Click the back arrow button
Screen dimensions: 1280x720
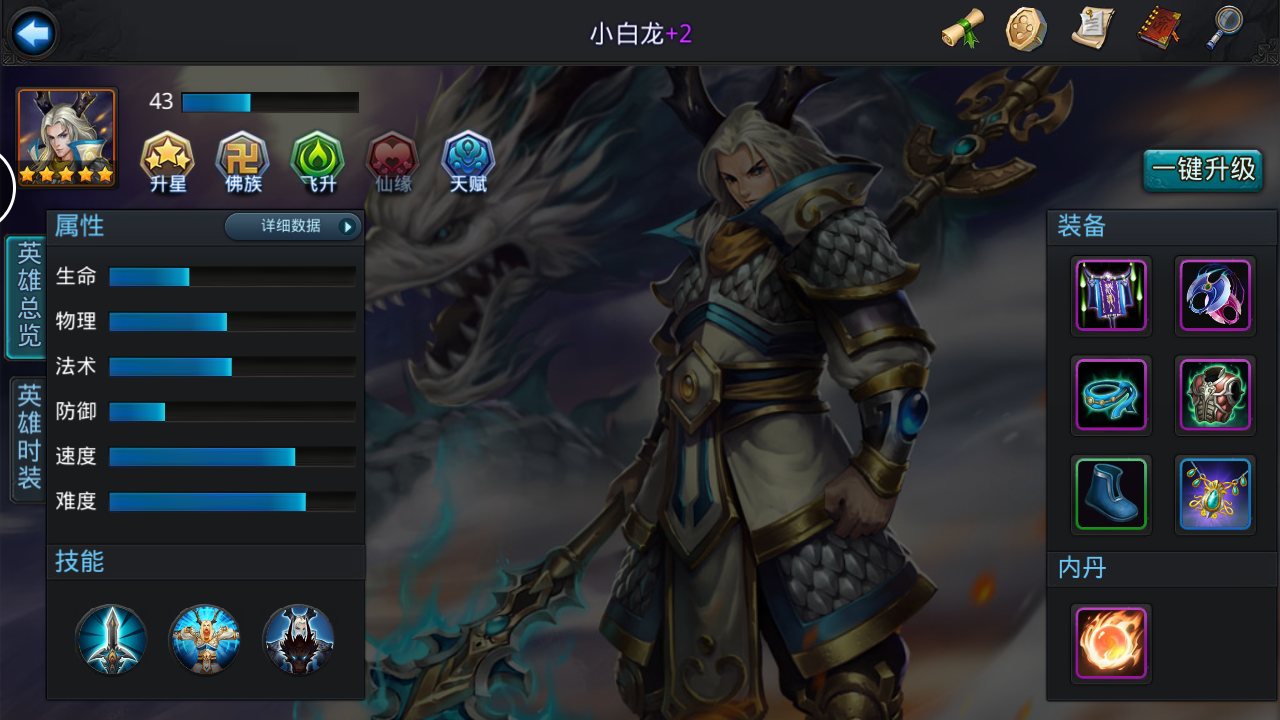[33, 30]
